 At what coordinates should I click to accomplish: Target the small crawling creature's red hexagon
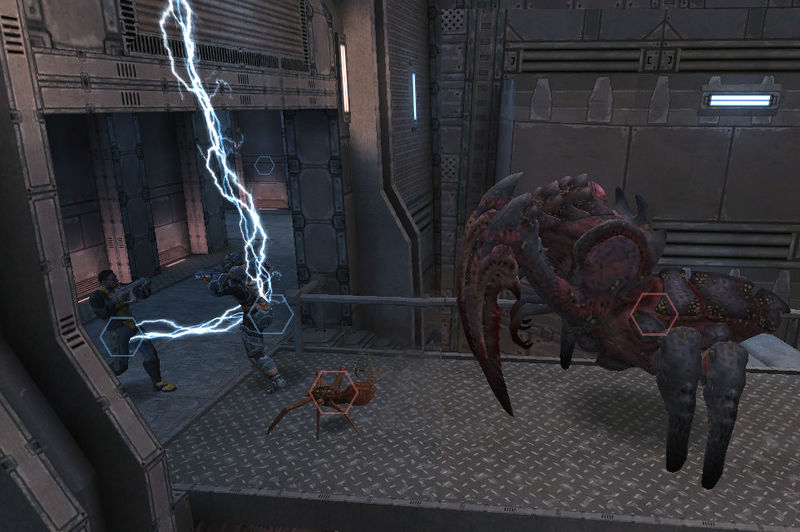click(333, 391)
